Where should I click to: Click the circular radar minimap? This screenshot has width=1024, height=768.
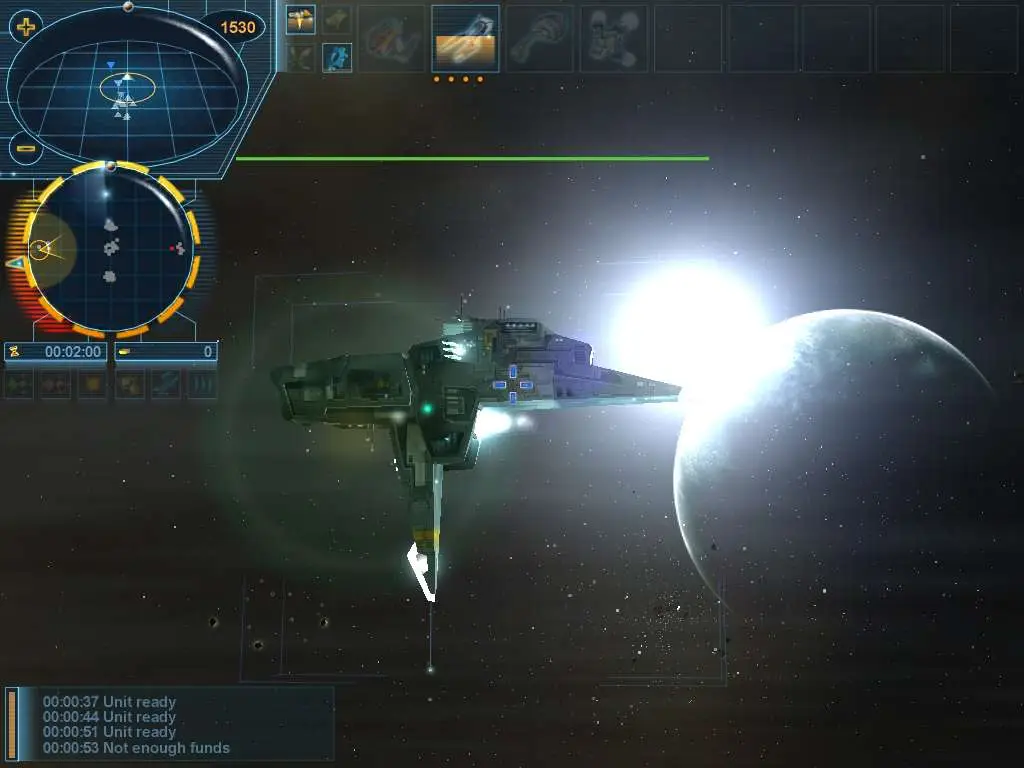[110, 248]
